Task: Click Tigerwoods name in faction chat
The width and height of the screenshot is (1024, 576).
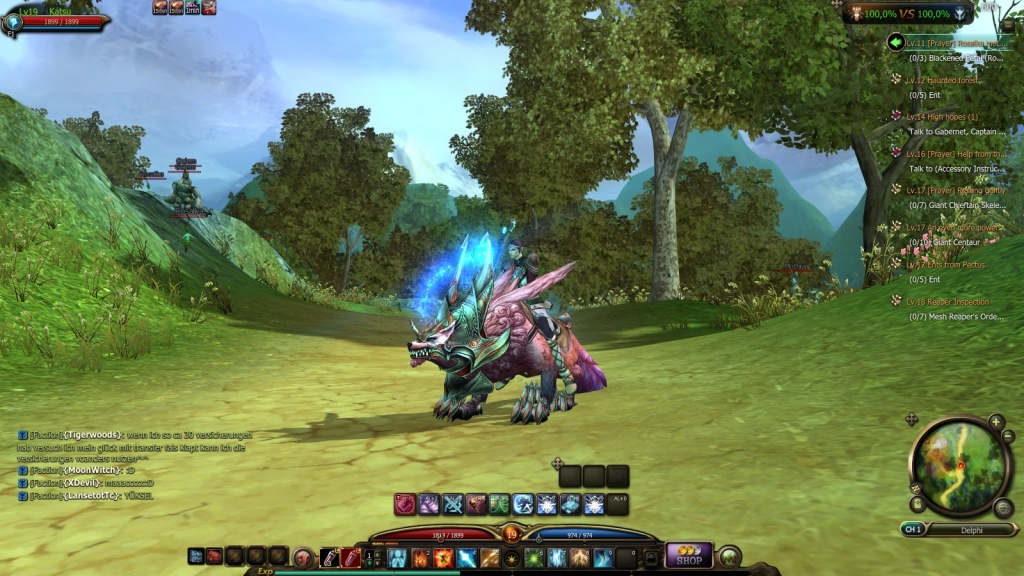Action: click(x=93, y=435)
